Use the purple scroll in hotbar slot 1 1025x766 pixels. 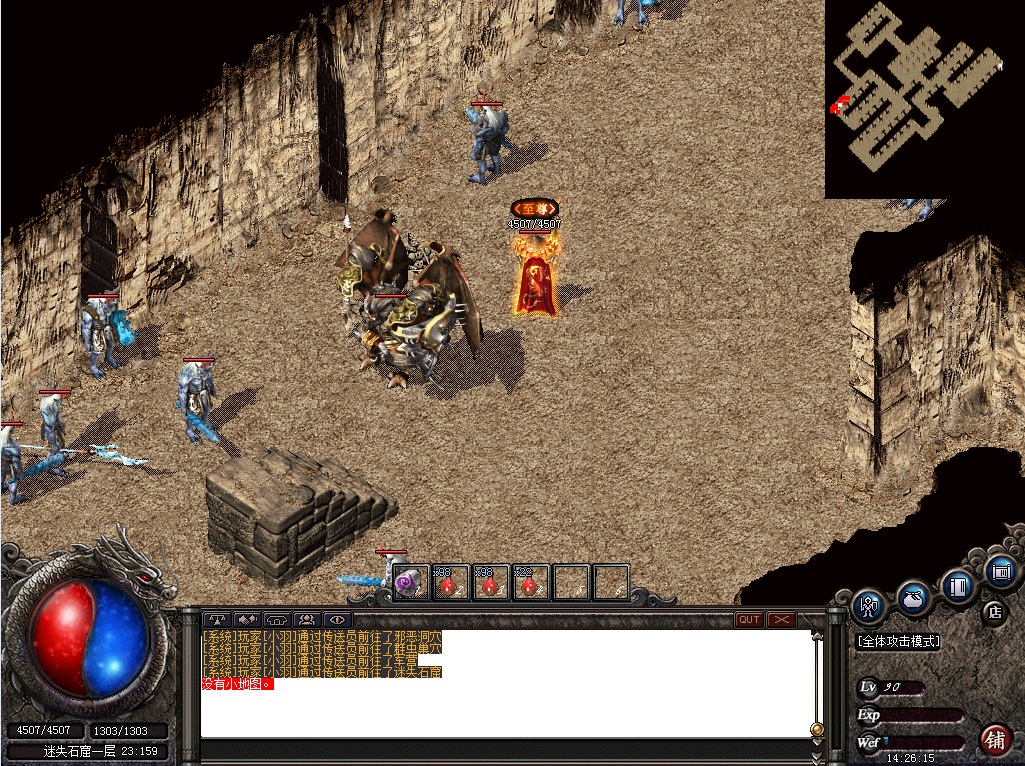(411, 582)
